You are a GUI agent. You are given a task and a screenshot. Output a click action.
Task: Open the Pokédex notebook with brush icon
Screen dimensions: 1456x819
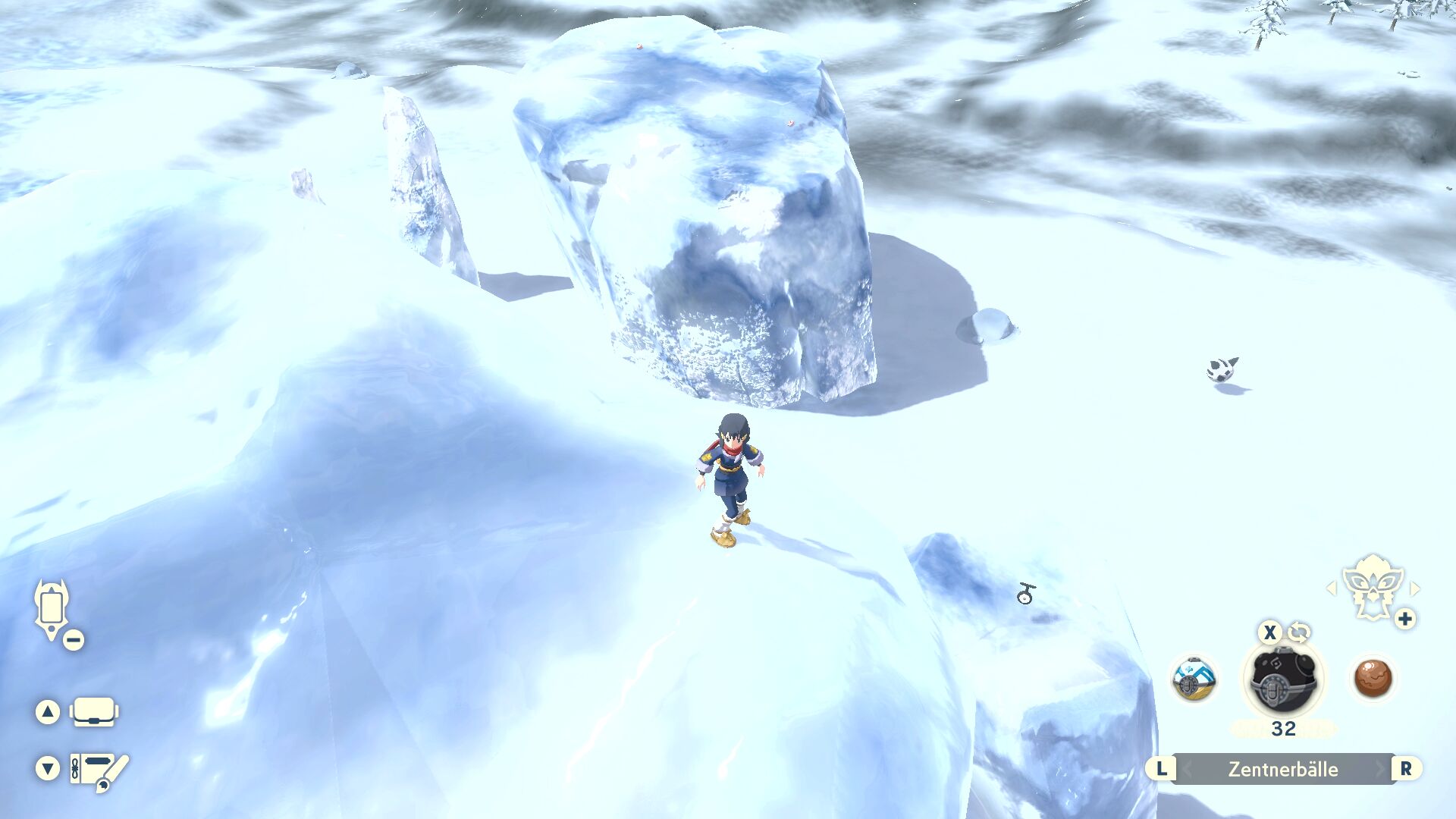click(x=99, y=770)
